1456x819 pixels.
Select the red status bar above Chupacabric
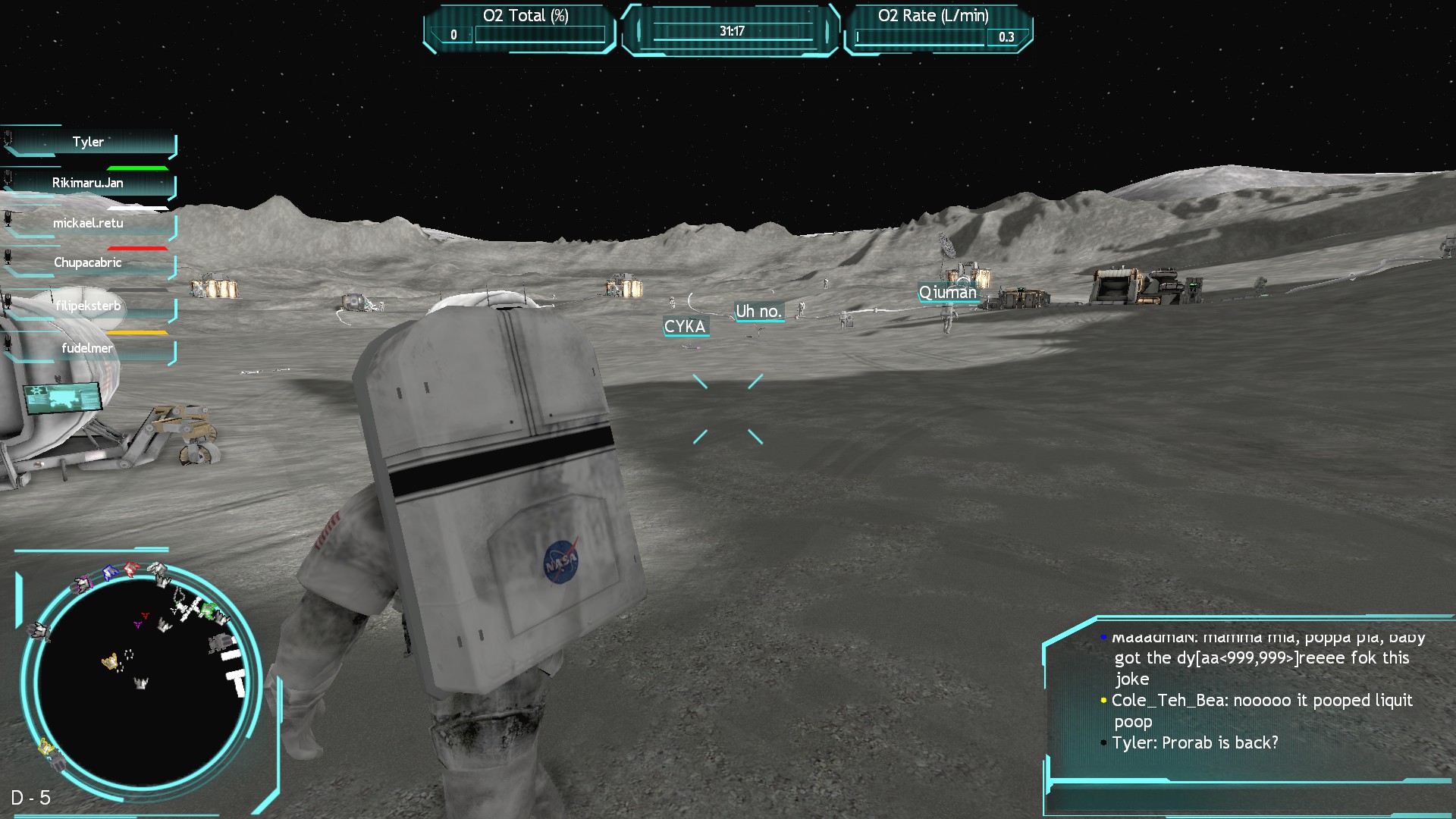coord(137,248)
